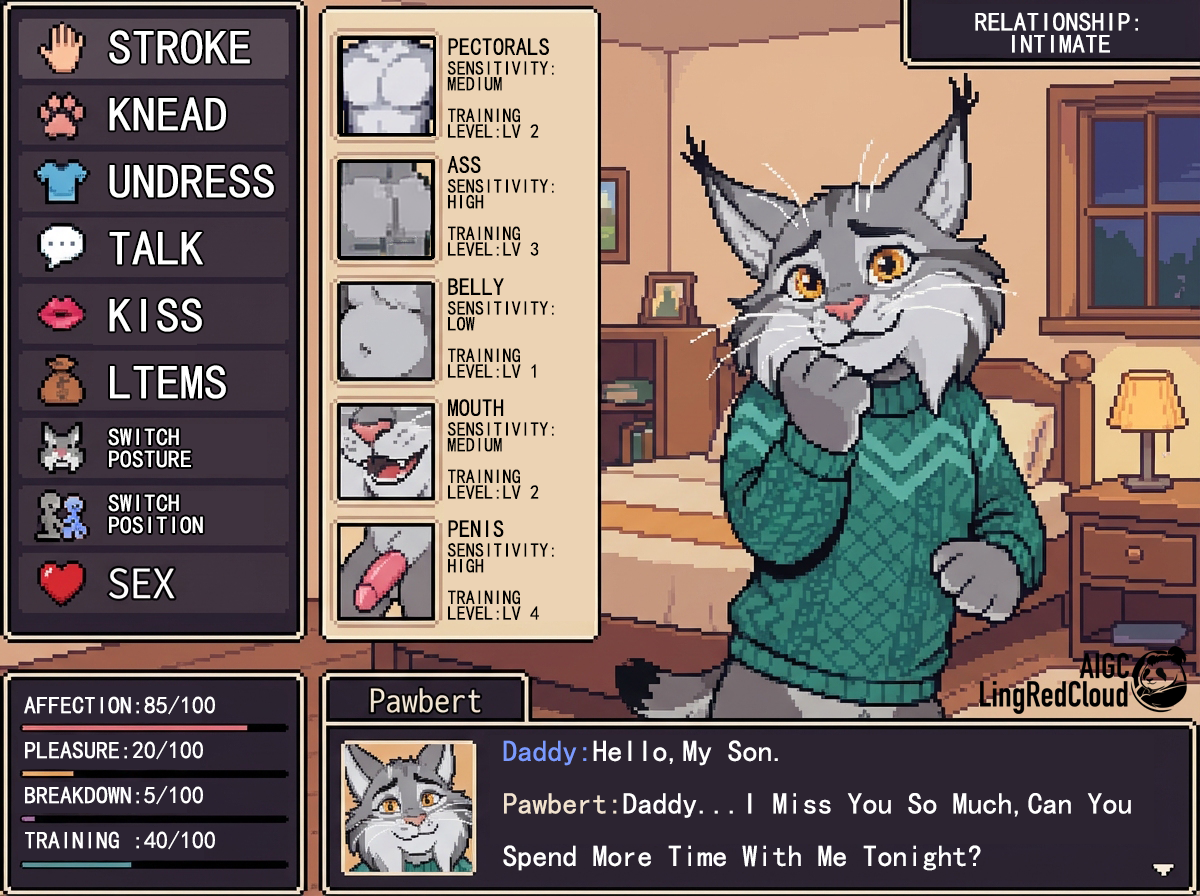Choose the Mouth thumbnail
This screenshot has width=1200, height=896.
point(387,451)
